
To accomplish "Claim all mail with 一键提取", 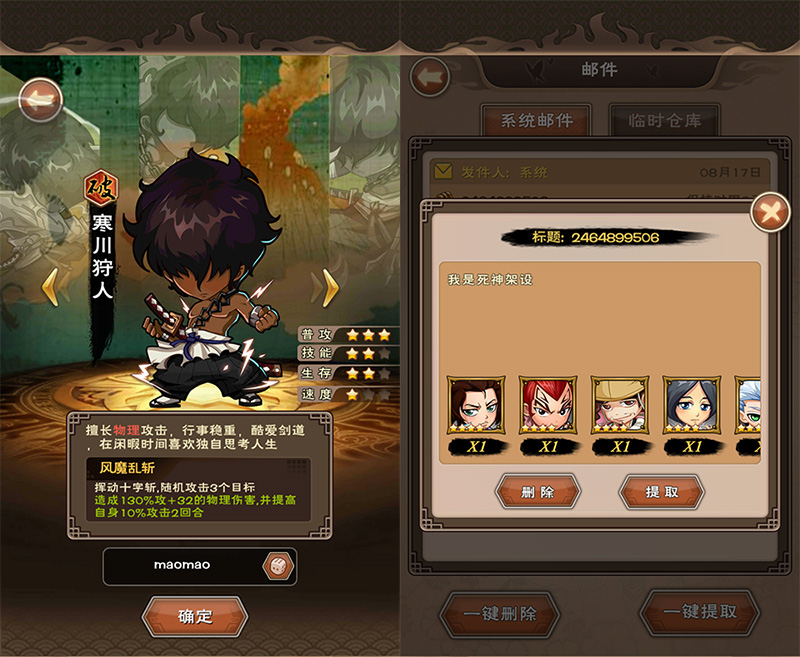I will 700,612.
